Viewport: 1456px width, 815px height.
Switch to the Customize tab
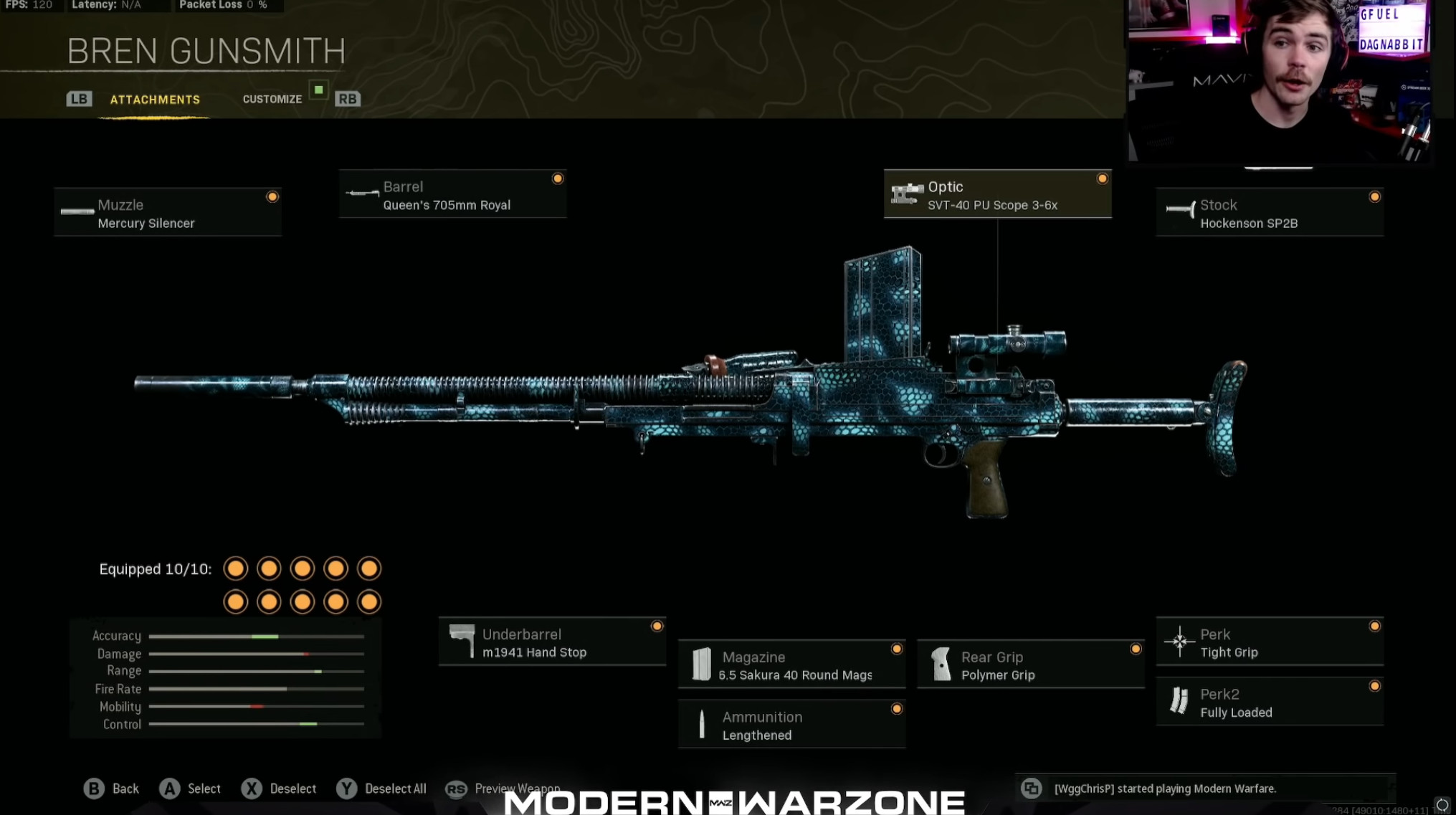(x=272, y=99)
